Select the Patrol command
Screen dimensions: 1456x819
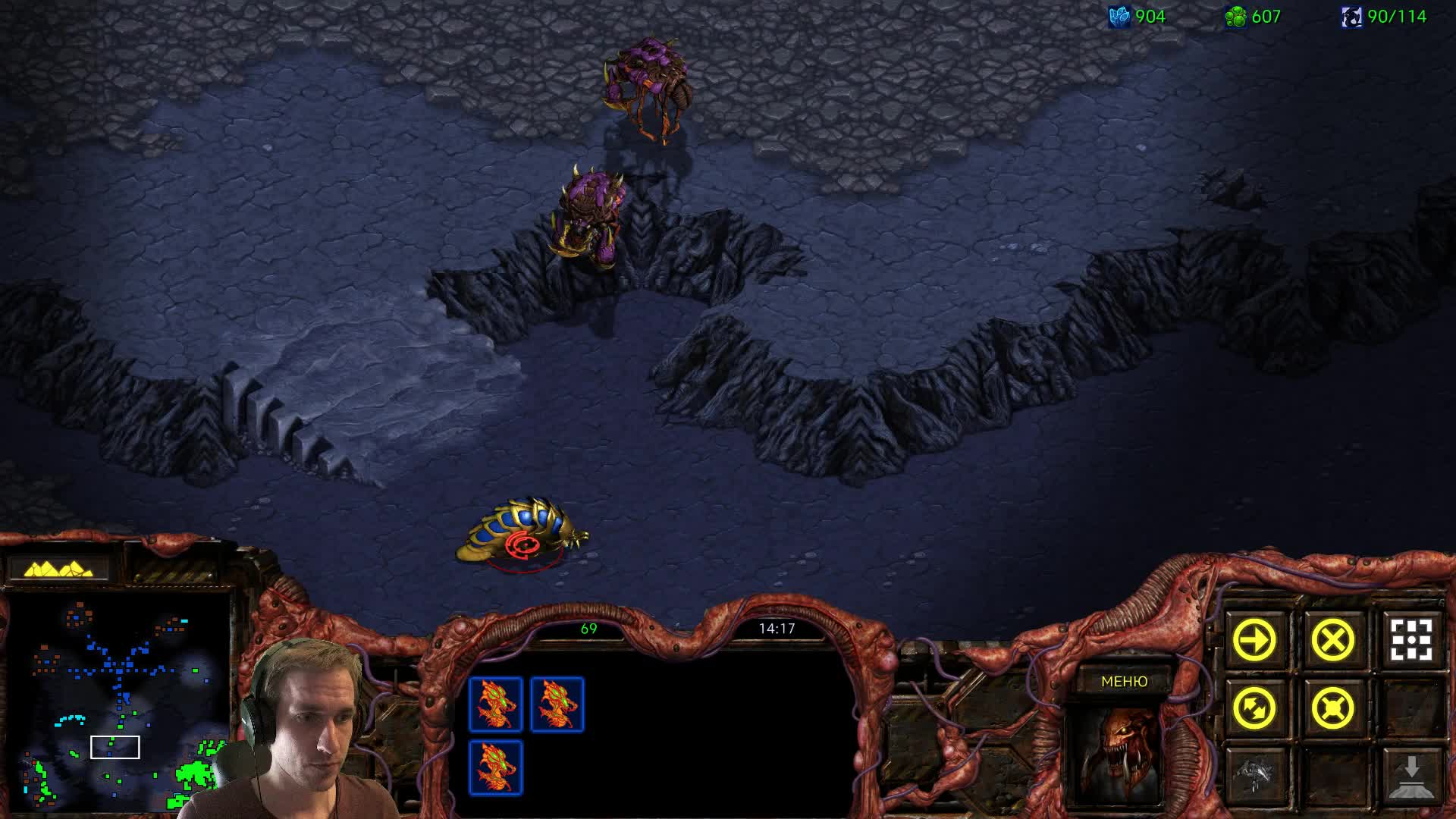[x=1254, y=709]
